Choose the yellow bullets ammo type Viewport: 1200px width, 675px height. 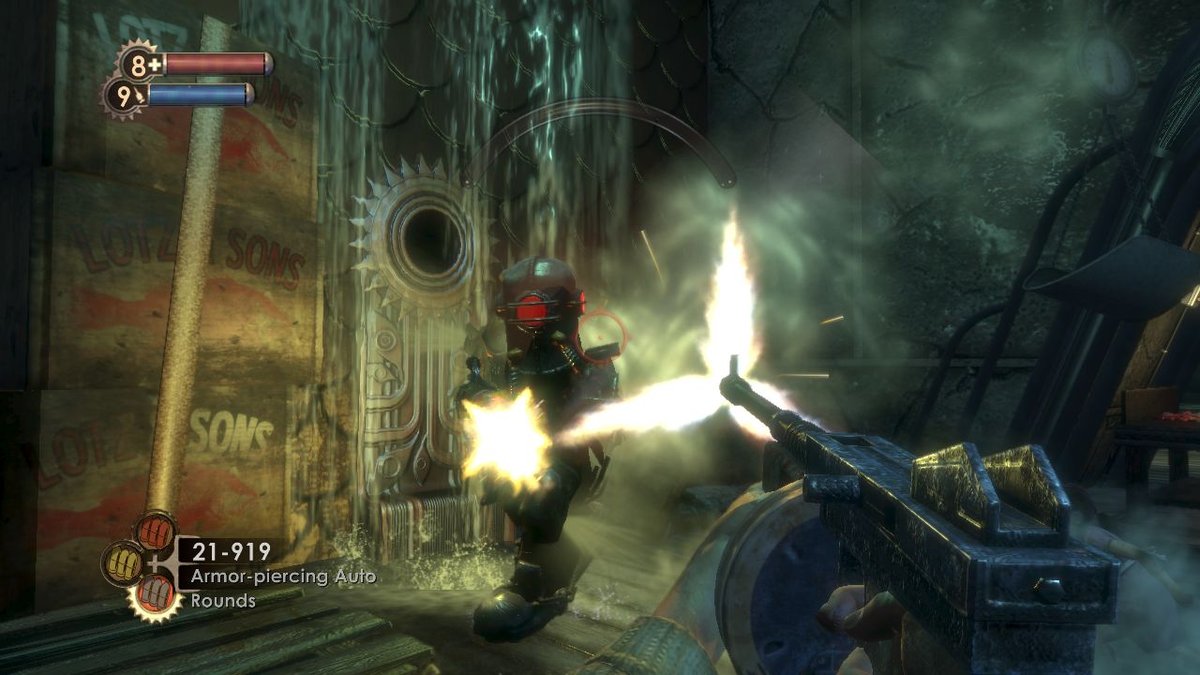pos(121,563)
